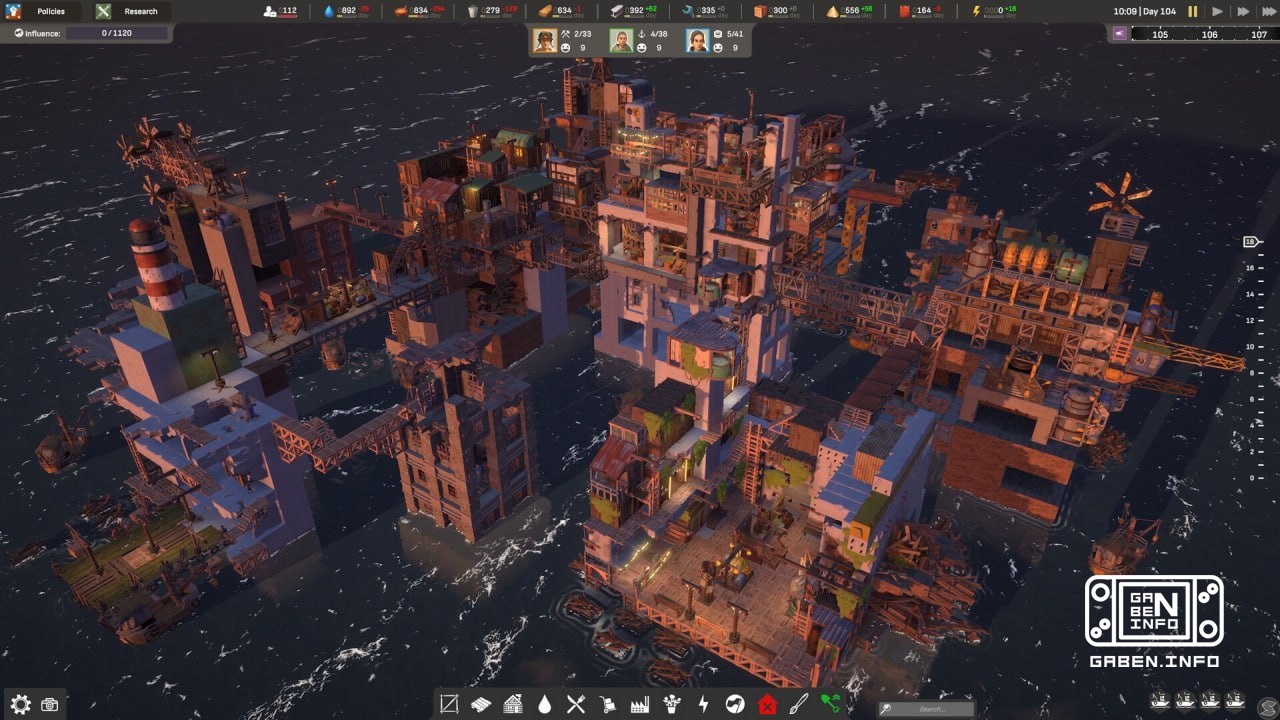Open the flooring build category
Screen dimensions: 1280x720
(x=480, y=703)
